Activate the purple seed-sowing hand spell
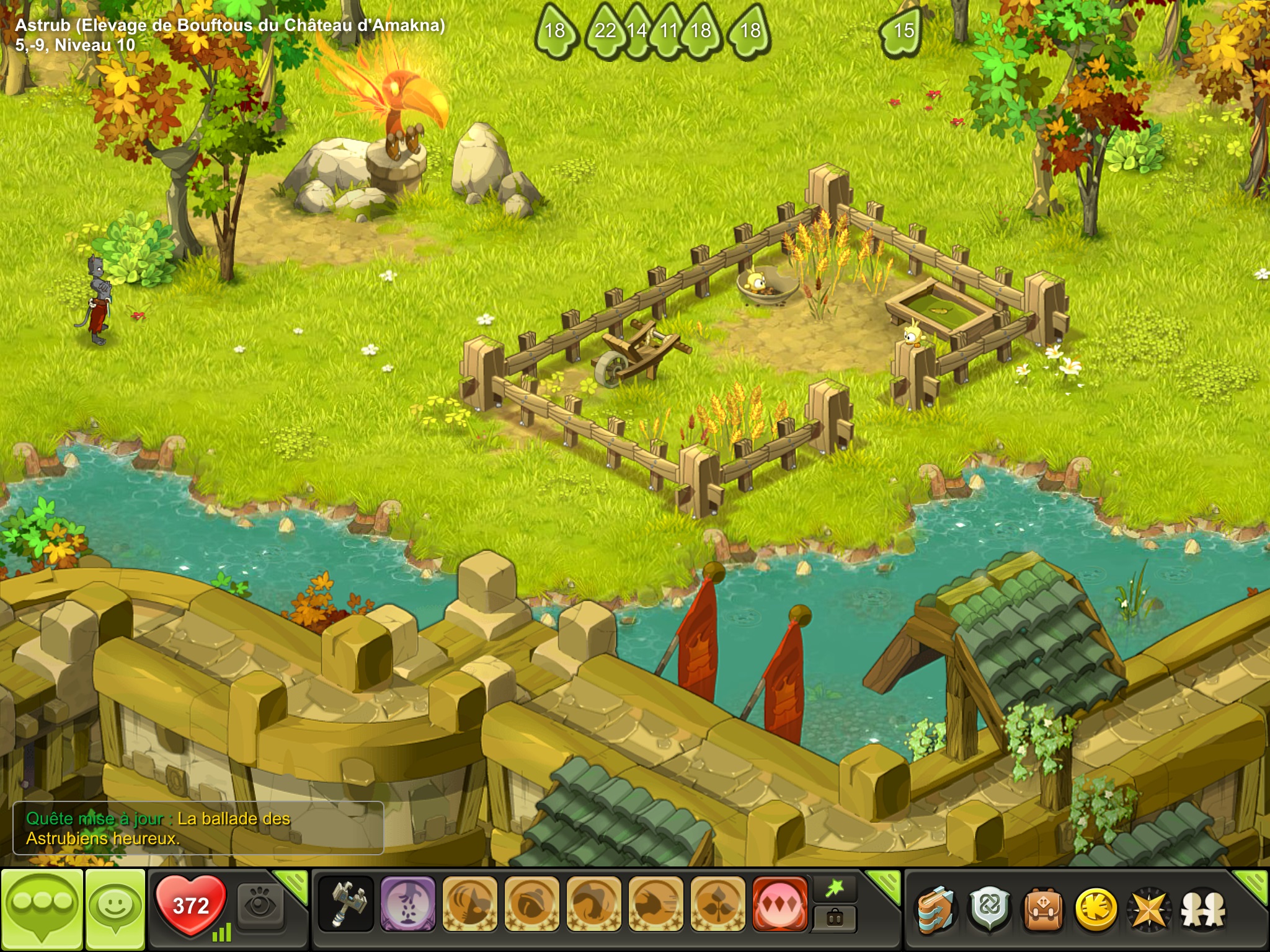The width and height of the screenshot is (1270, 952). (407, 904)
